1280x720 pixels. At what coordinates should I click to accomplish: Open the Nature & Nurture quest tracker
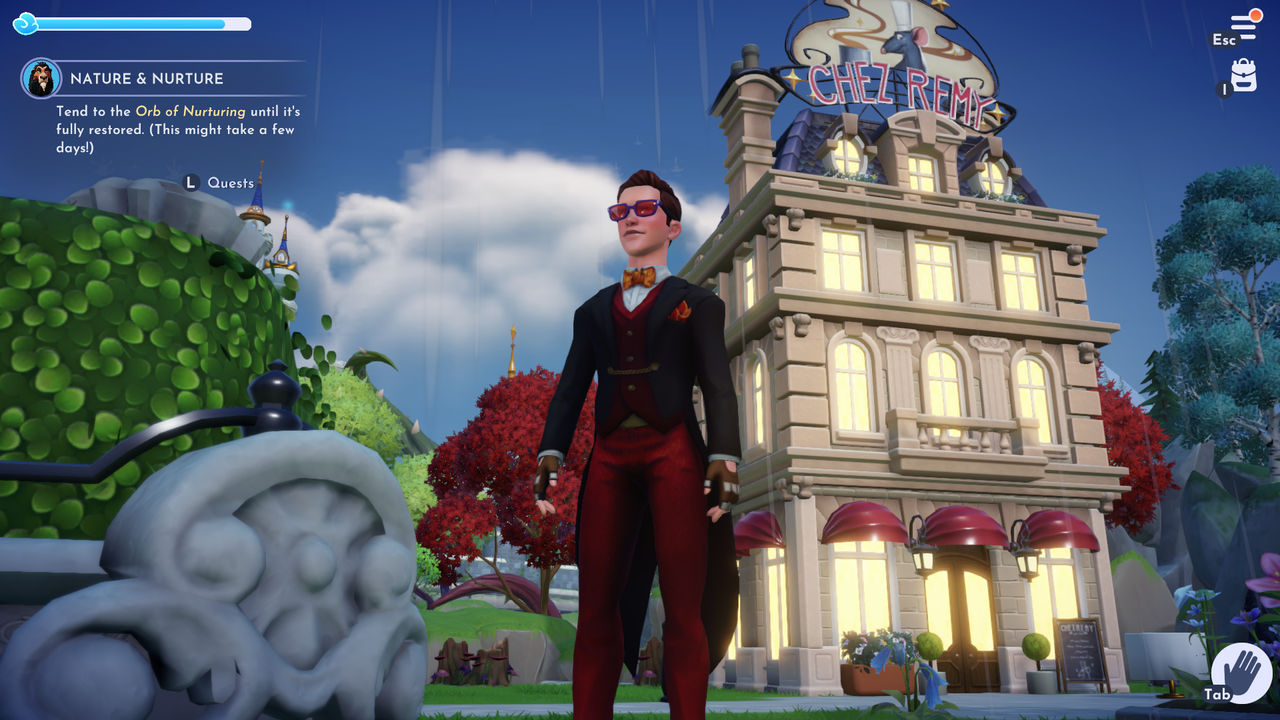[146, 78]
